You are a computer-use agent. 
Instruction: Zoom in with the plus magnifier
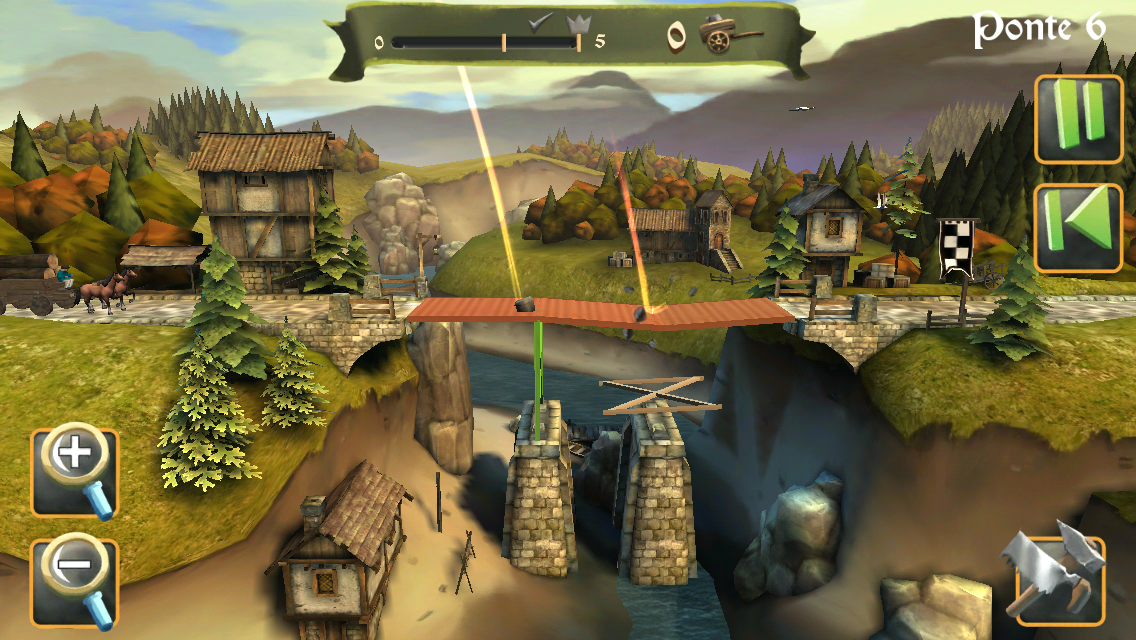[75, 473]
